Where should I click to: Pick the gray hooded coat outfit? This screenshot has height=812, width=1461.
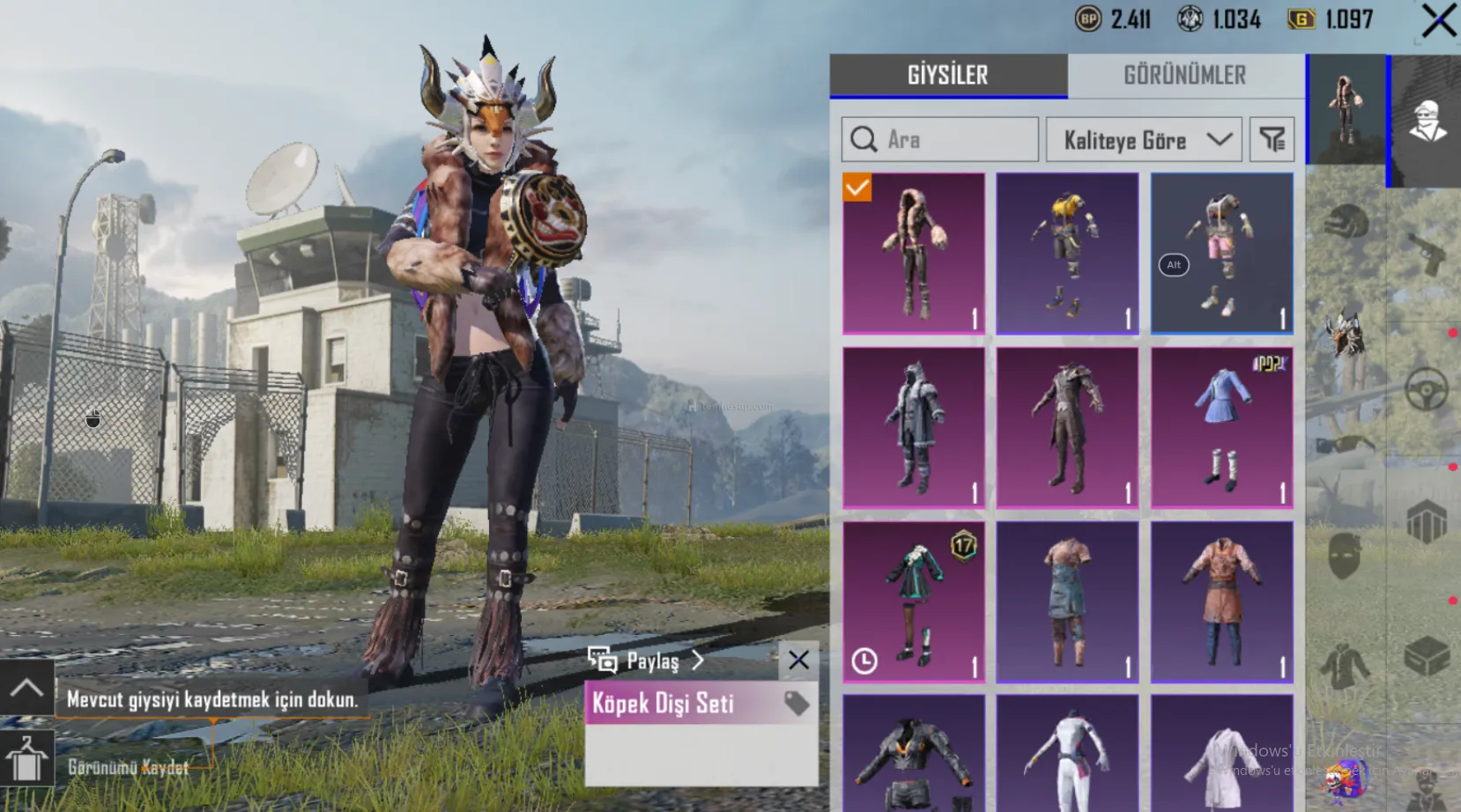coord(914,427)
